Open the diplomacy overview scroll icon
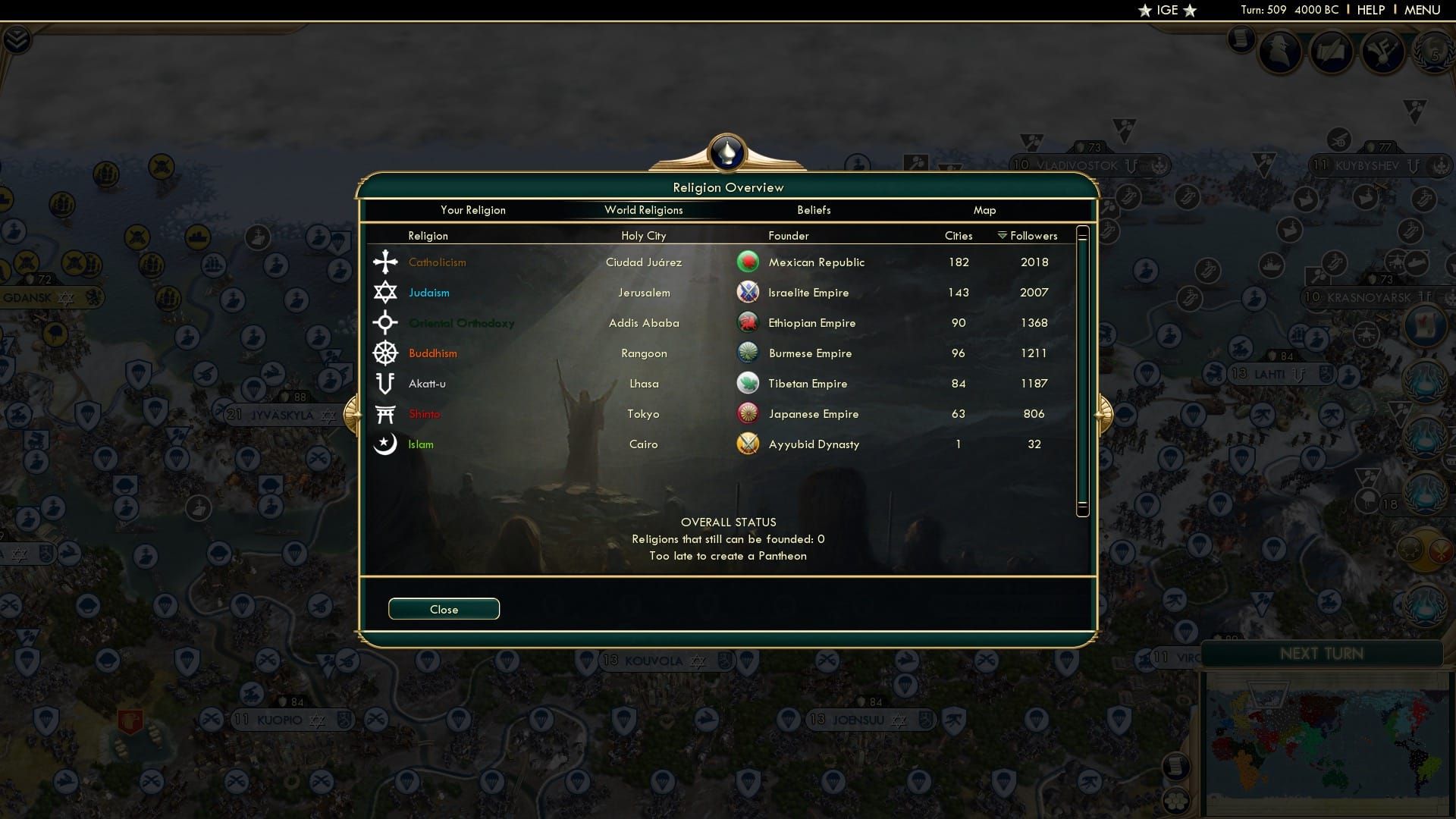The image size is (1456, 819). (1331, 50)
